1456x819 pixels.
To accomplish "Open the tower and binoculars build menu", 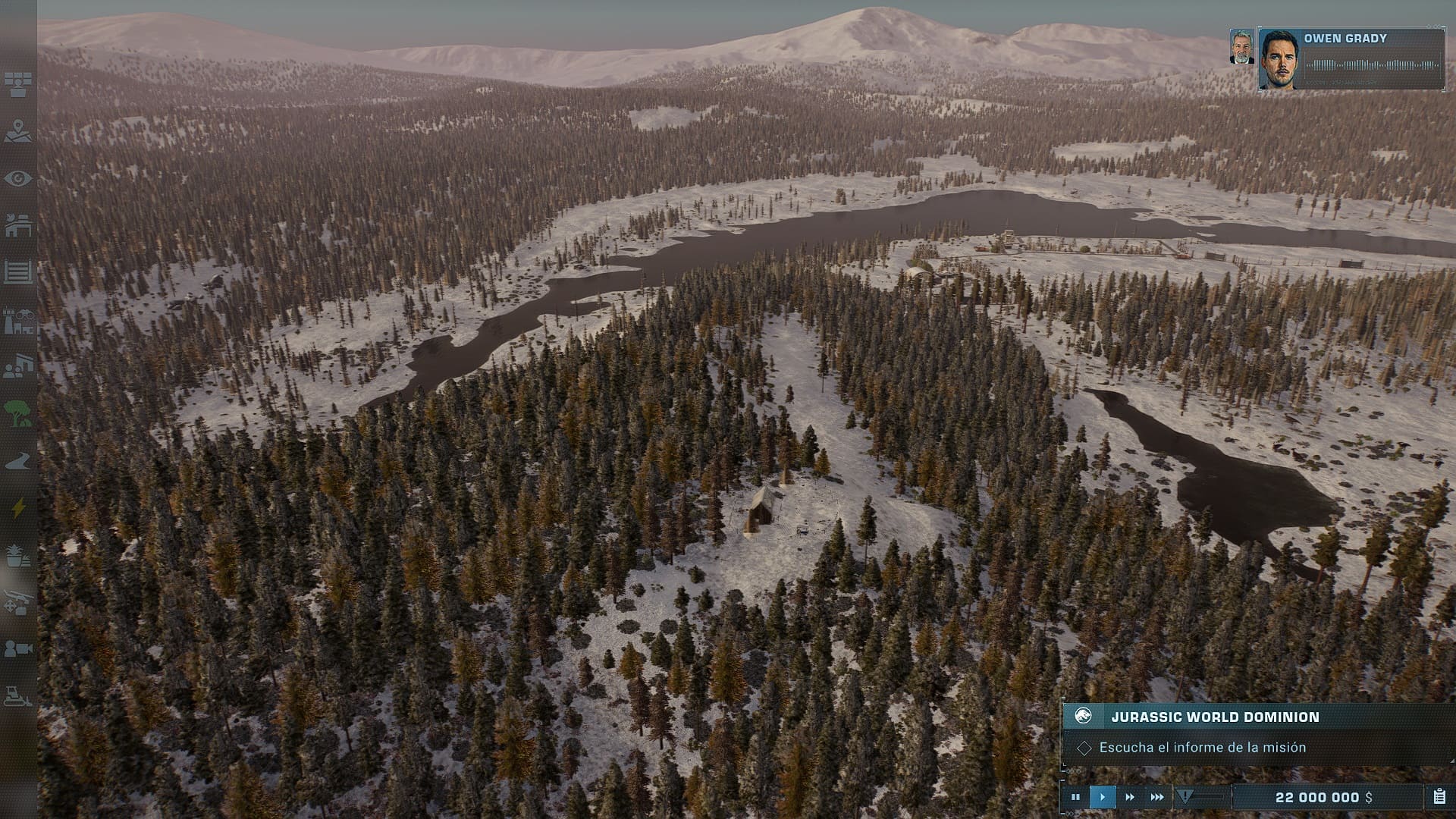I will pyautogui.click(x=17, y=322).
